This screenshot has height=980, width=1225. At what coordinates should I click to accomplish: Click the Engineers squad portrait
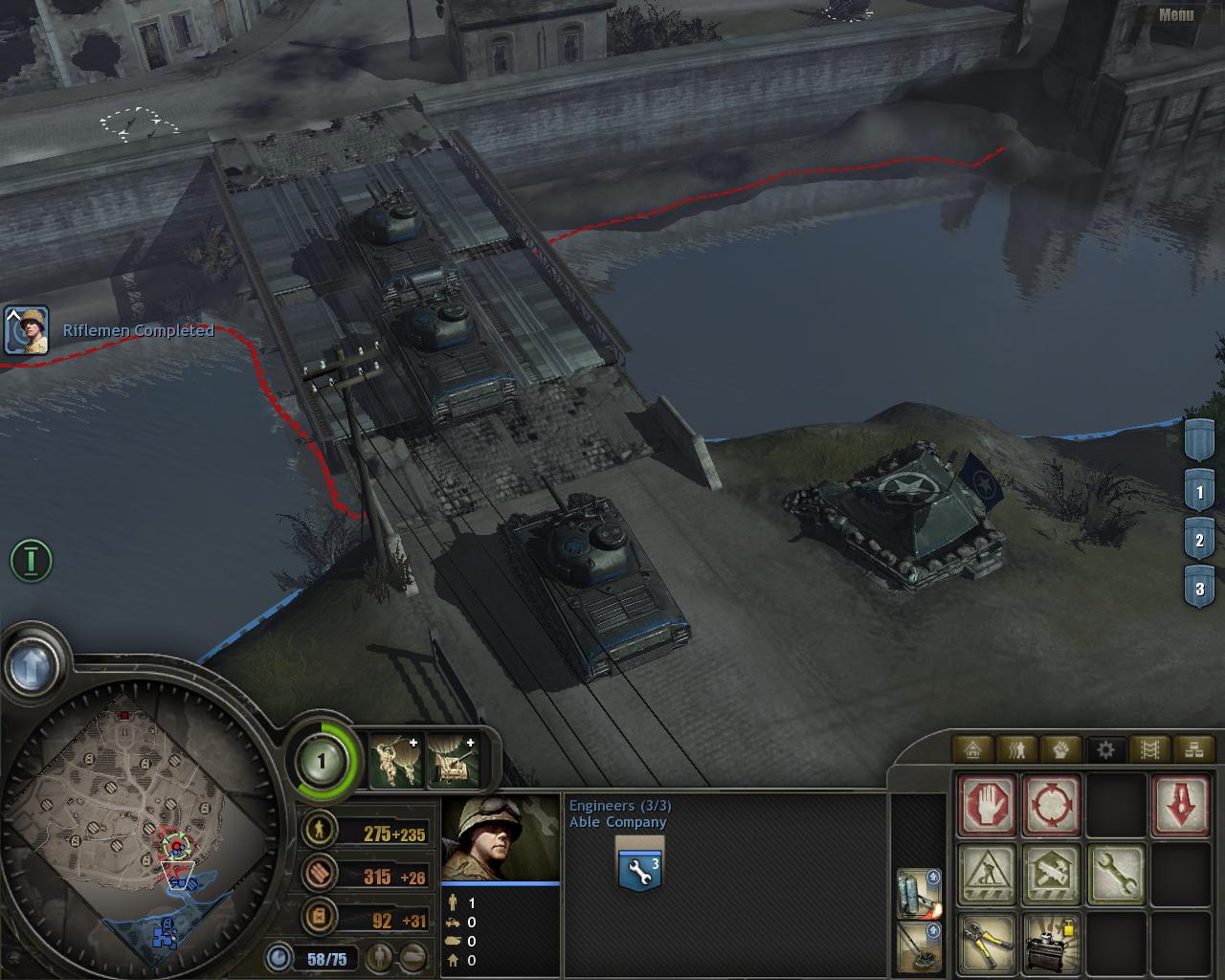point(500,837)
